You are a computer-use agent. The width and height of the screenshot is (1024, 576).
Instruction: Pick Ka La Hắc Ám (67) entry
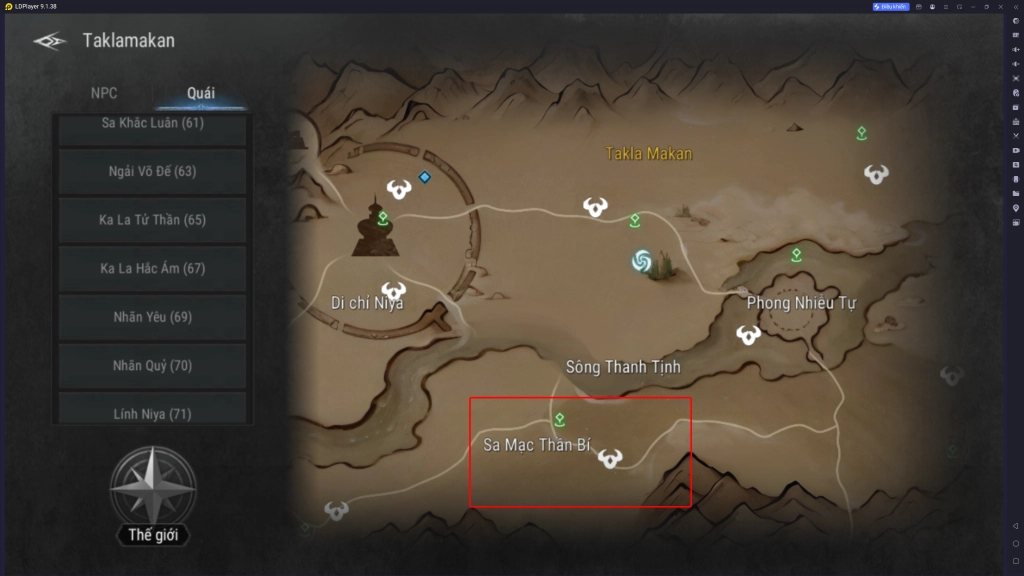(152, 268)
